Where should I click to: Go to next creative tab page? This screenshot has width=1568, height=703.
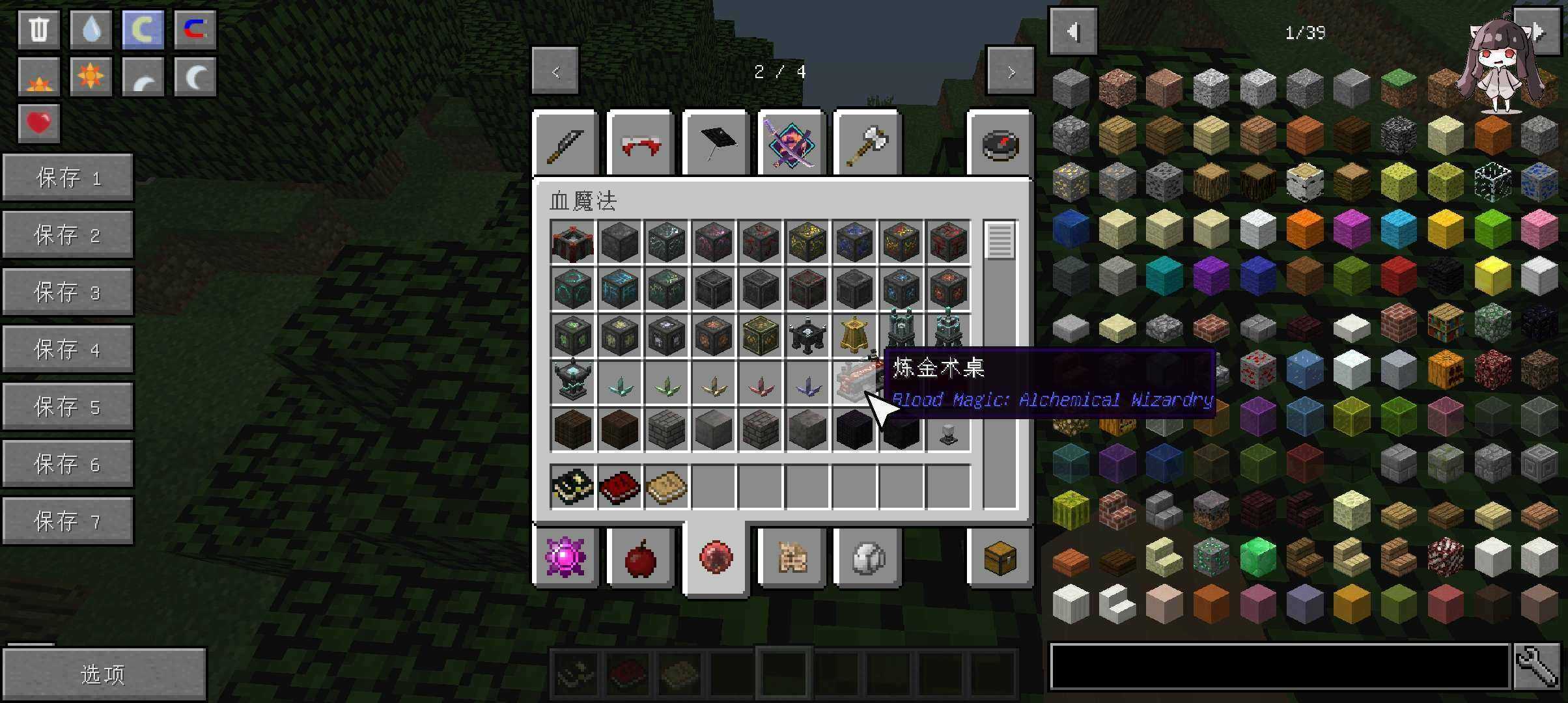tap(1010, 72)
